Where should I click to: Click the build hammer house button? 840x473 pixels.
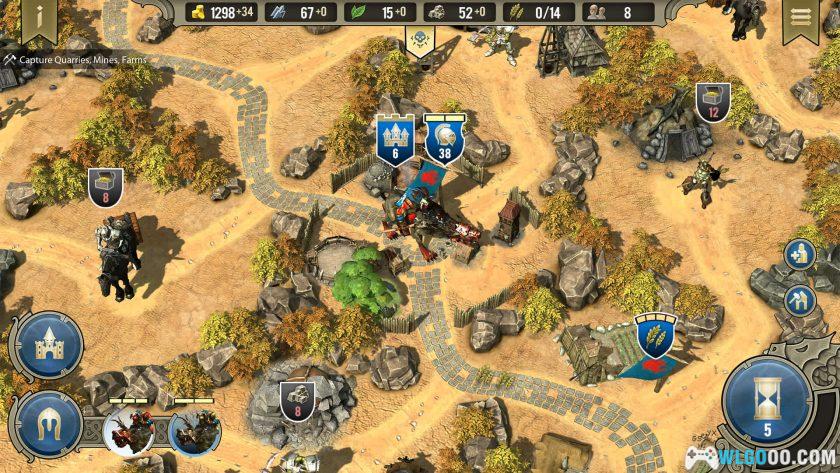point(799,299)
